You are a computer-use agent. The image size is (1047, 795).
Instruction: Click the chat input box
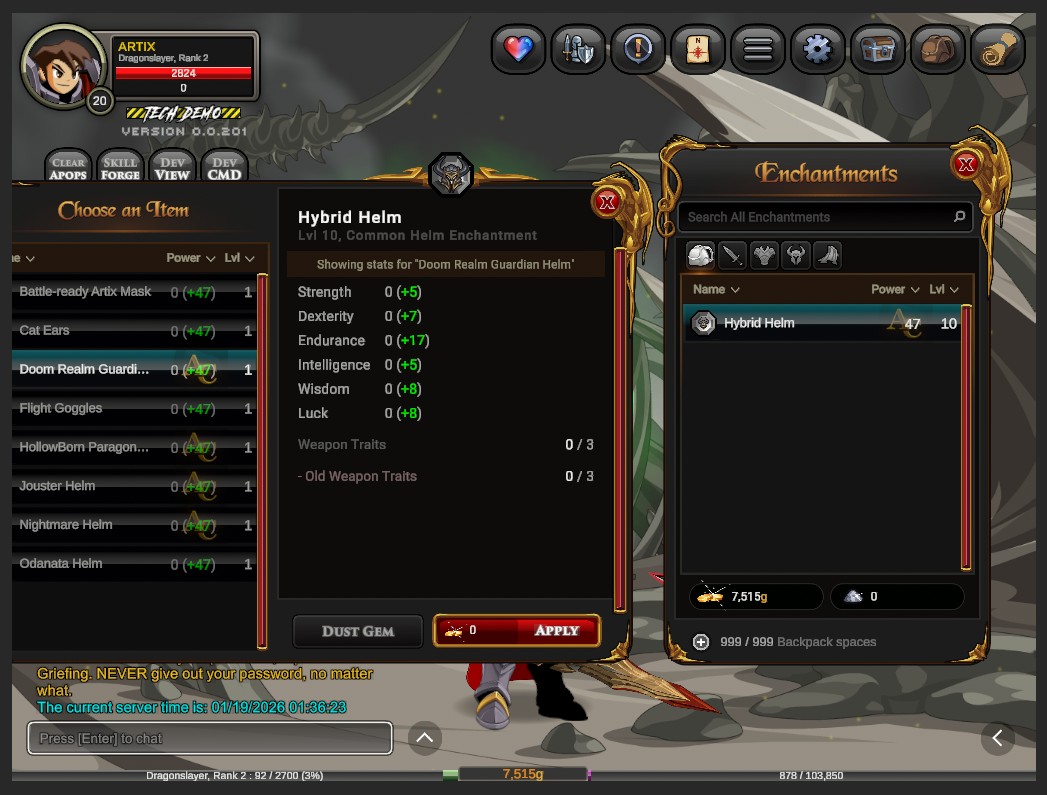(210, 739)
